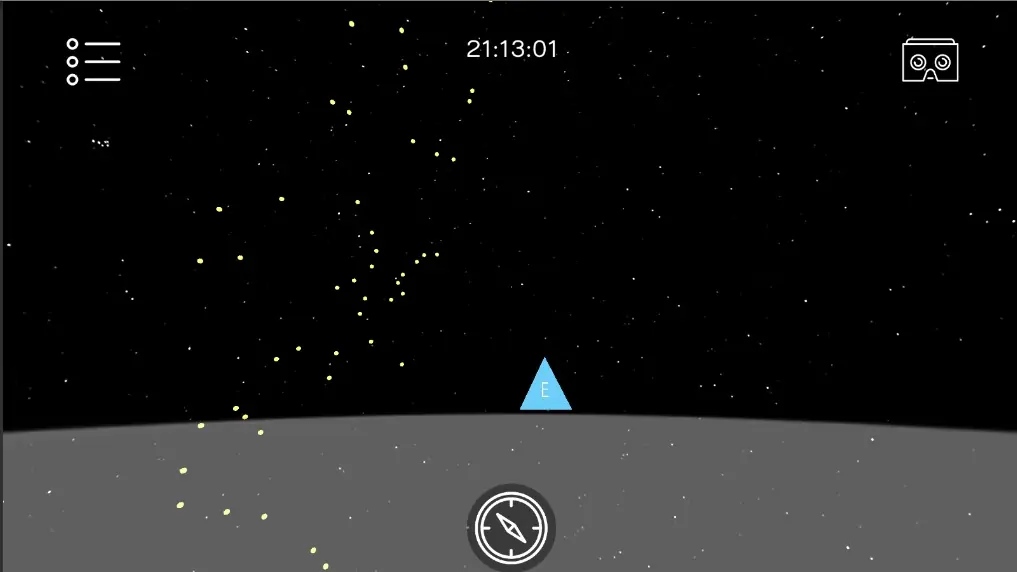Tap the compass button
The width and height of the screenshot is (1017, 572).
click(x=511, y=526)
